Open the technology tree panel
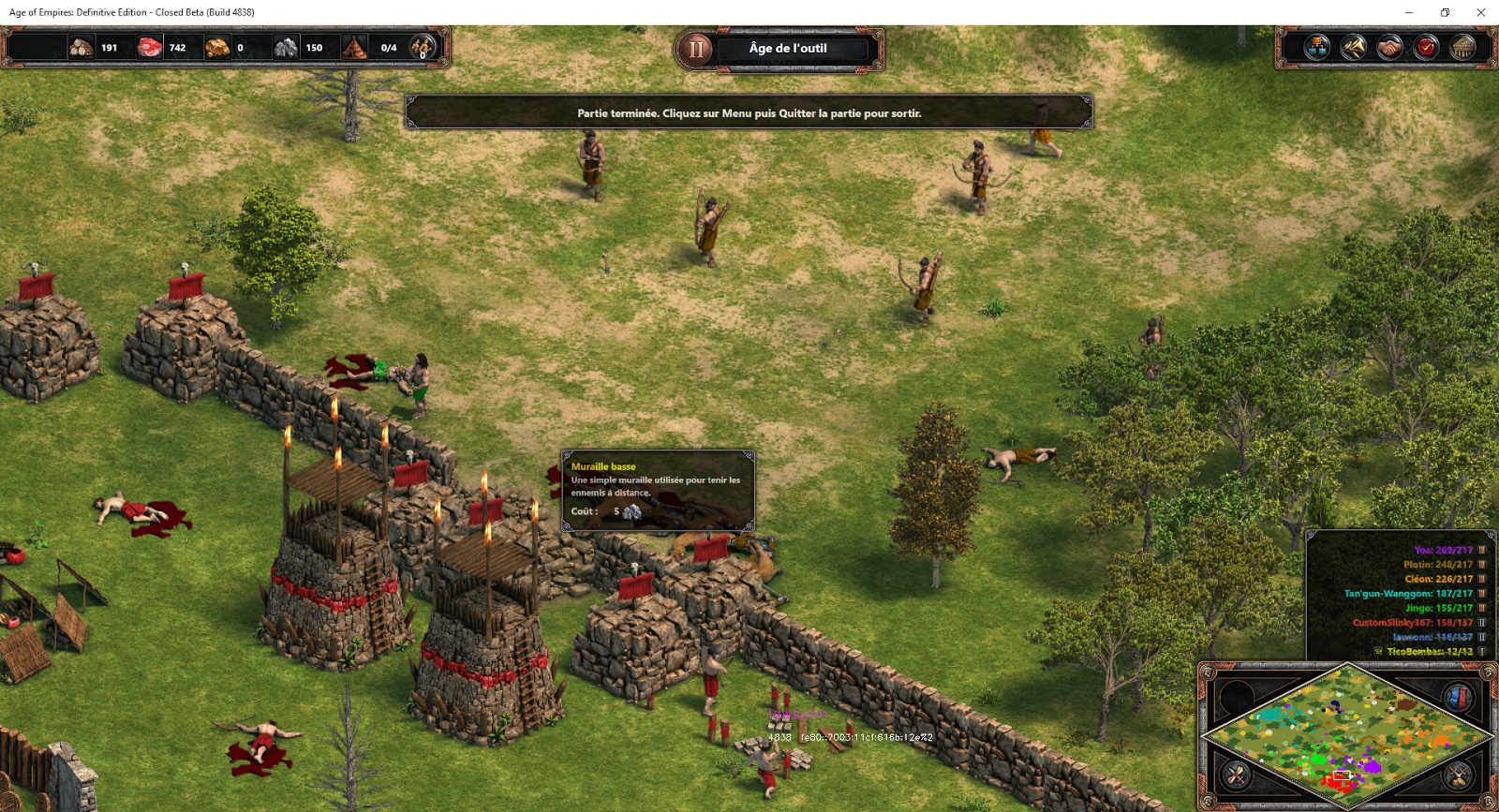 click(x=1316, y=47)
